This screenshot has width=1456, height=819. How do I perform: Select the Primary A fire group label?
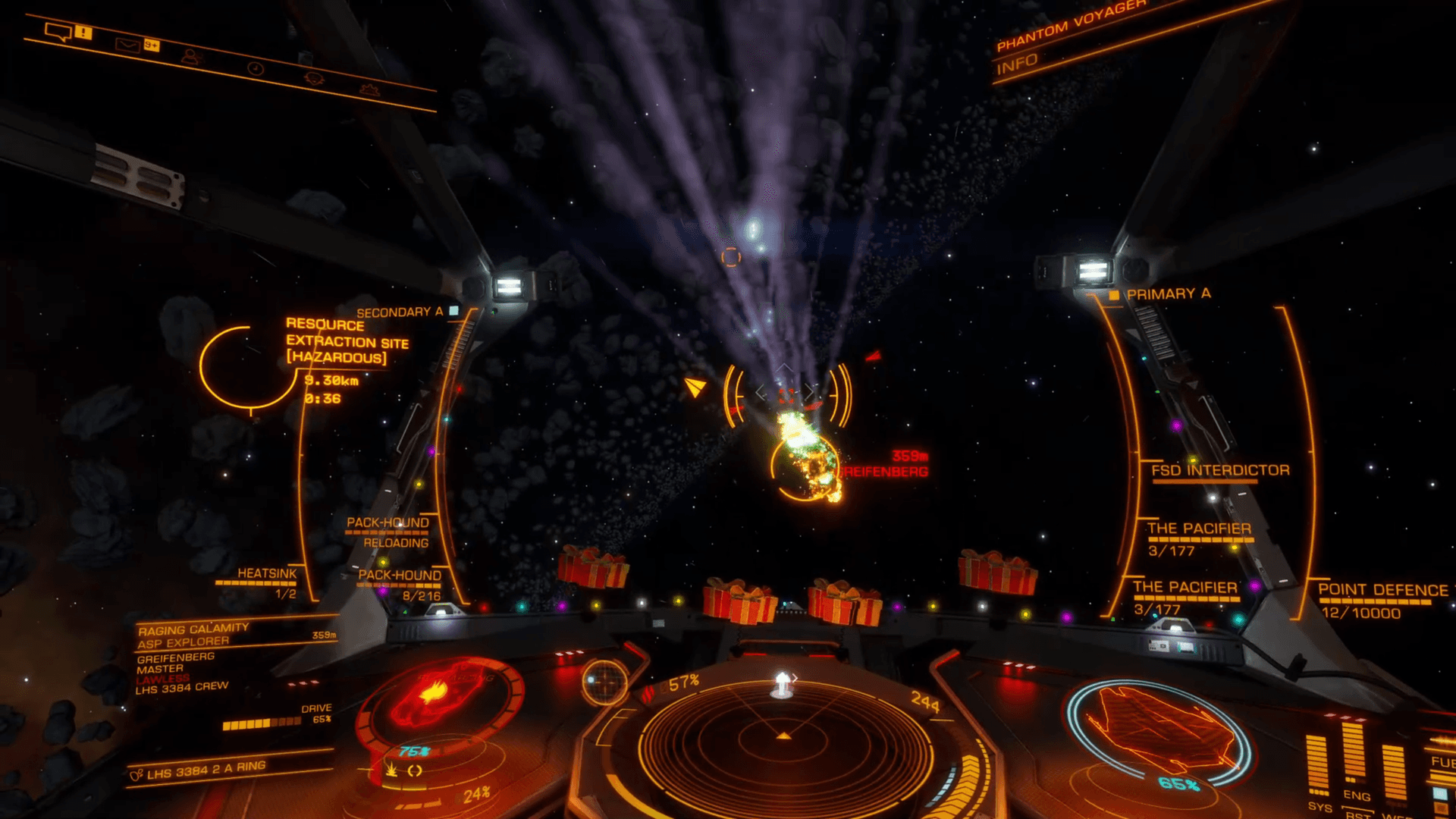(x=1168, y=293)
